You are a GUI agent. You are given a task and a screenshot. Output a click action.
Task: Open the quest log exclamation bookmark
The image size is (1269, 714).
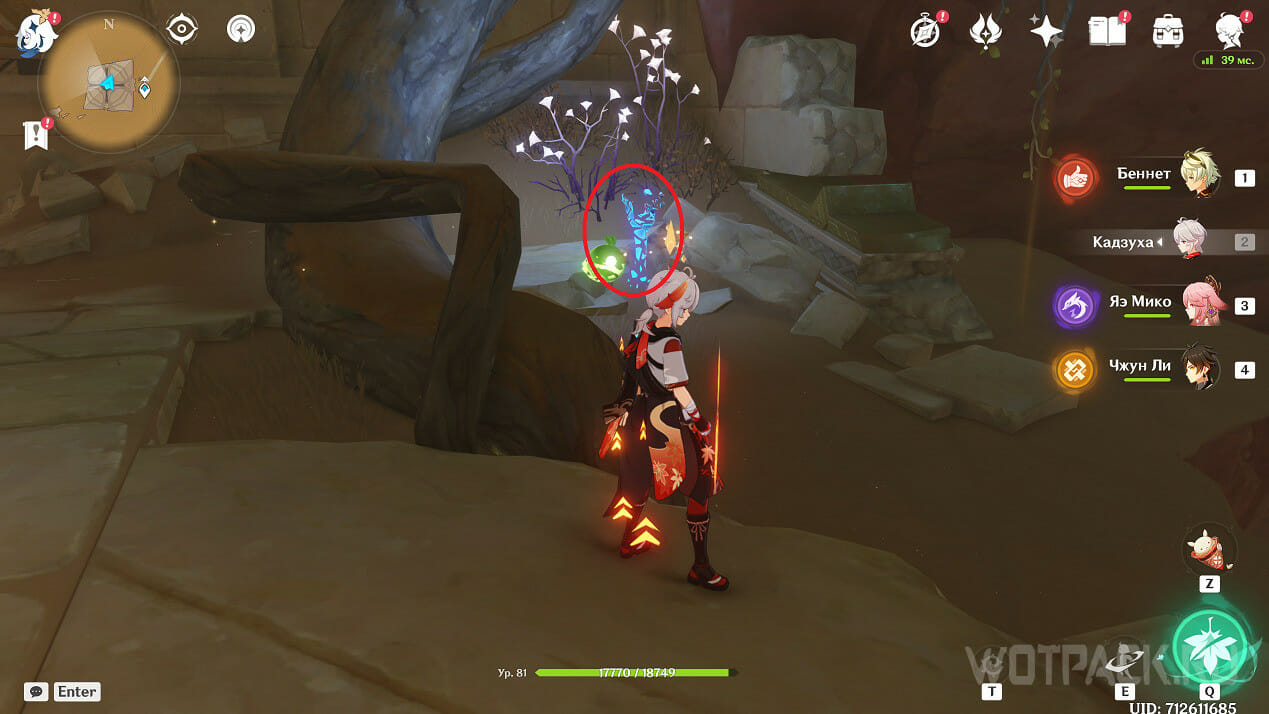click(36, 135)
